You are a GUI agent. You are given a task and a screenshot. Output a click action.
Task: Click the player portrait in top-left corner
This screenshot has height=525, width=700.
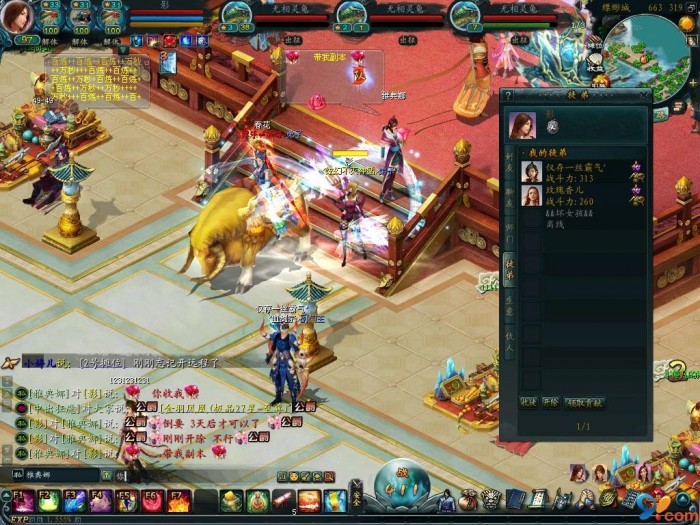[x=22, y=17]
